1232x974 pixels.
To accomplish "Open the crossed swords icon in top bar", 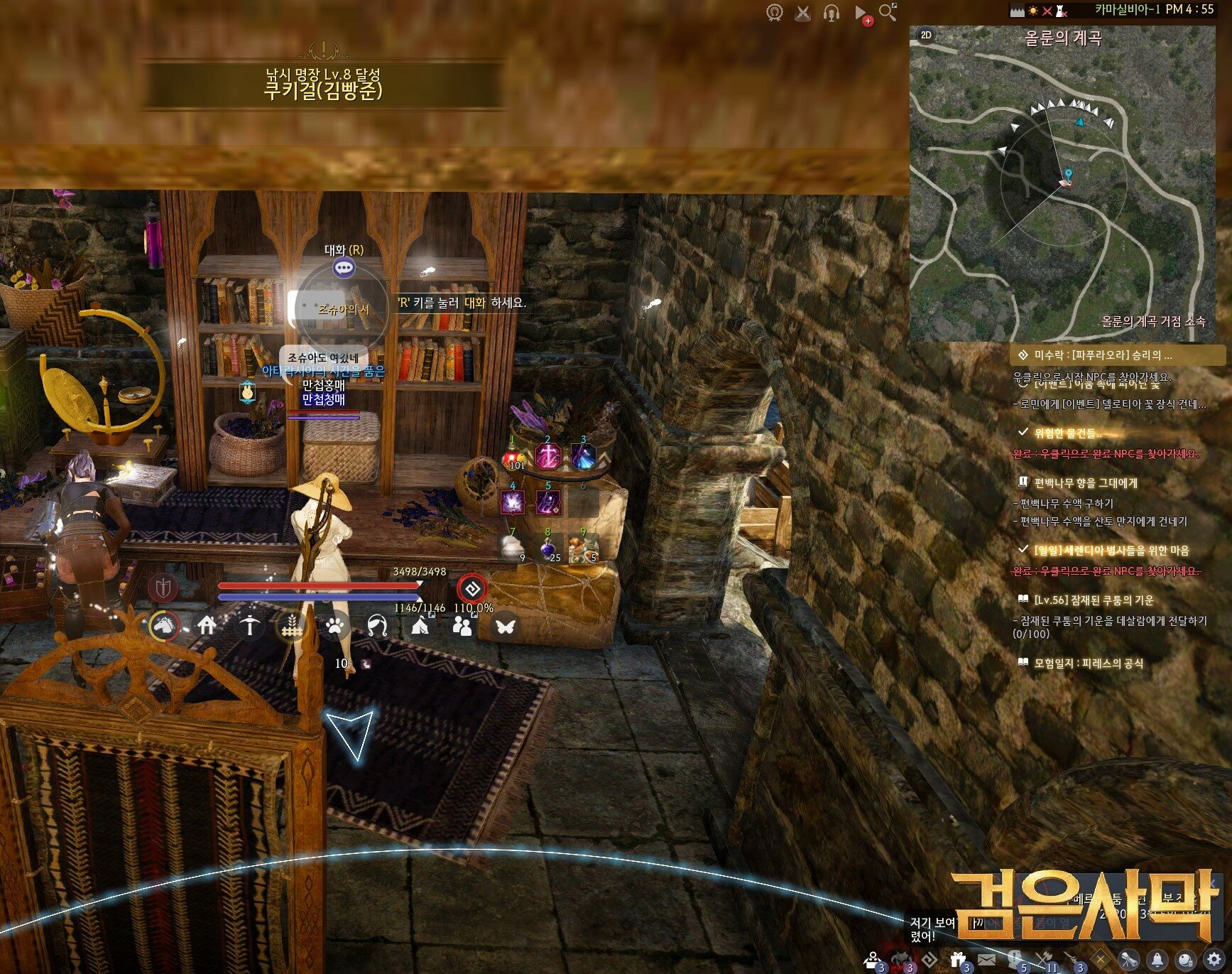I will pyautogui.click(x=803, y=13).
